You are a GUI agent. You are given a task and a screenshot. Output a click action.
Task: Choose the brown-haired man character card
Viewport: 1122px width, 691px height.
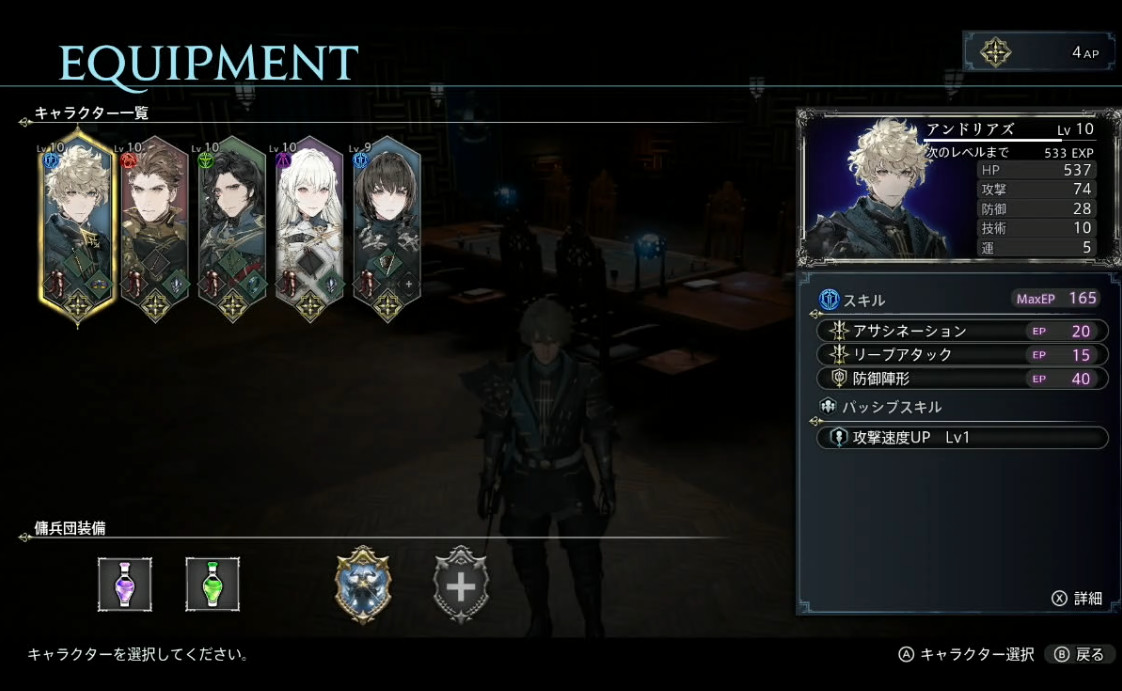(x=154, y=228)
